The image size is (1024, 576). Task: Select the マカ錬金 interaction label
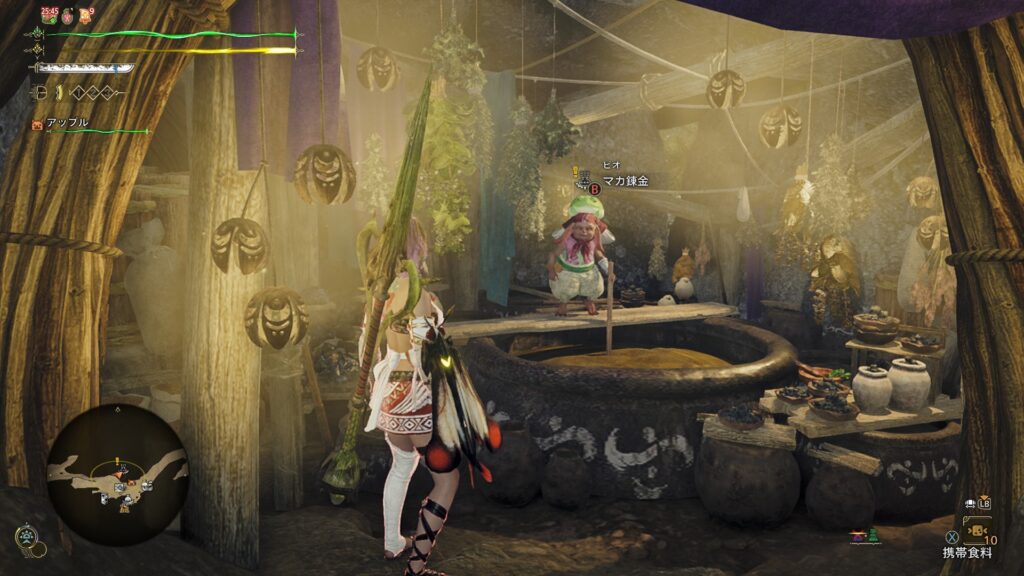pyautogui.click(x=625, y=181)
